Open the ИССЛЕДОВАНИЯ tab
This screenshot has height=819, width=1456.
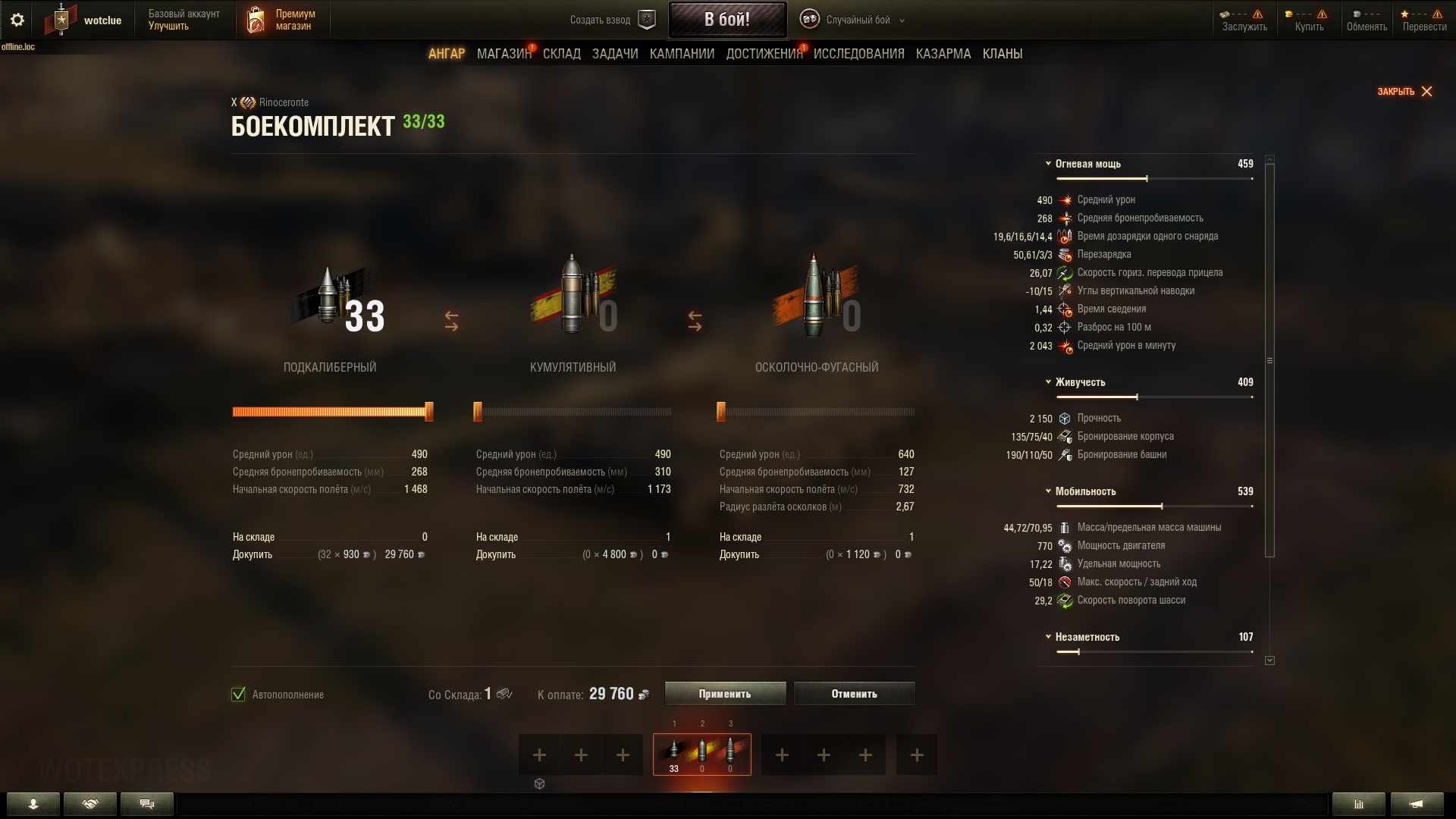coord(858,54)
